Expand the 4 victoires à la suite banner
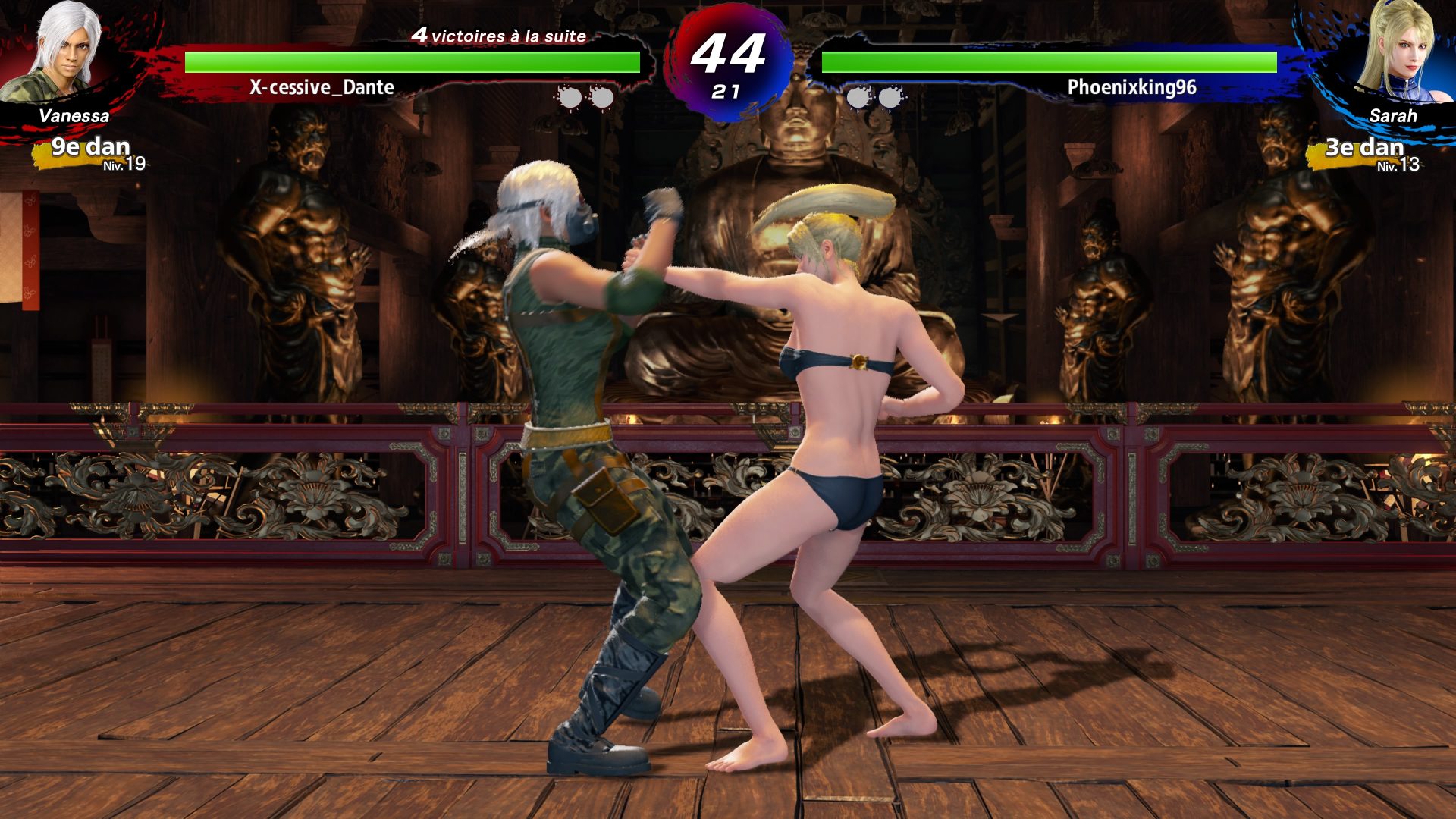 pos(498,36)
